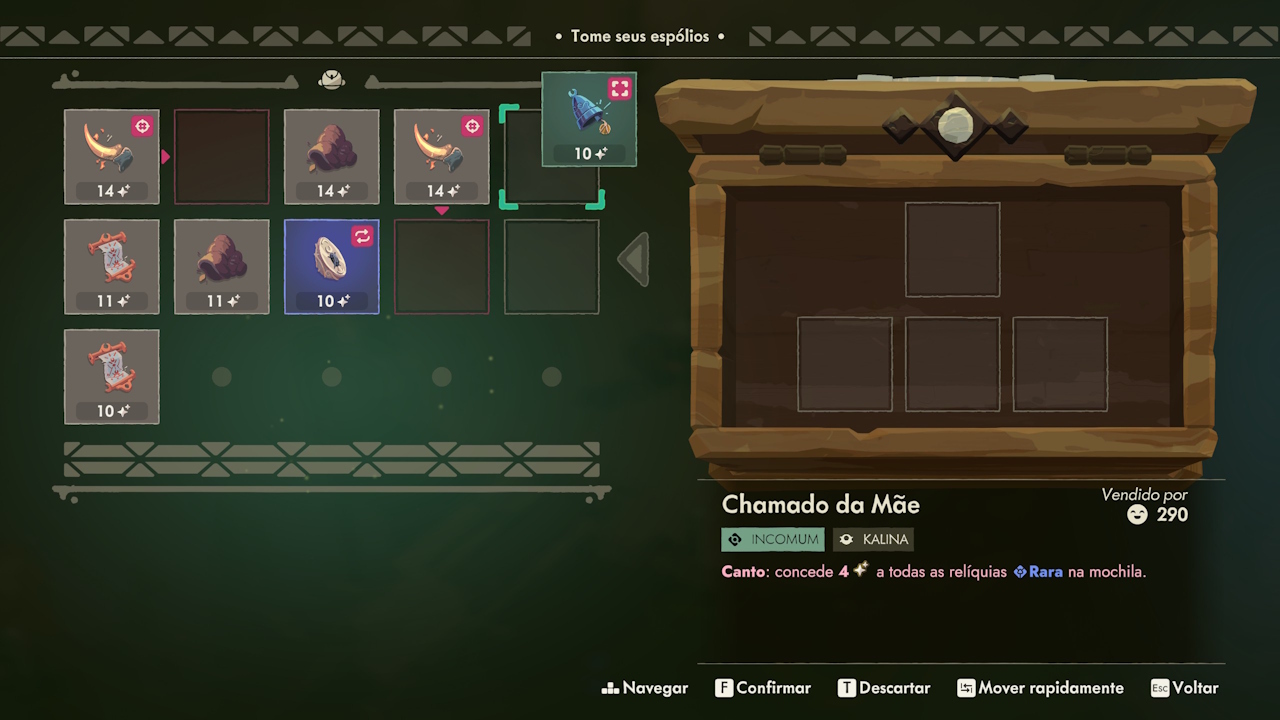Toggle the INCOMUM rarity tag
This screenshot has width=1280, height=720.
click(x=772, y=539)
